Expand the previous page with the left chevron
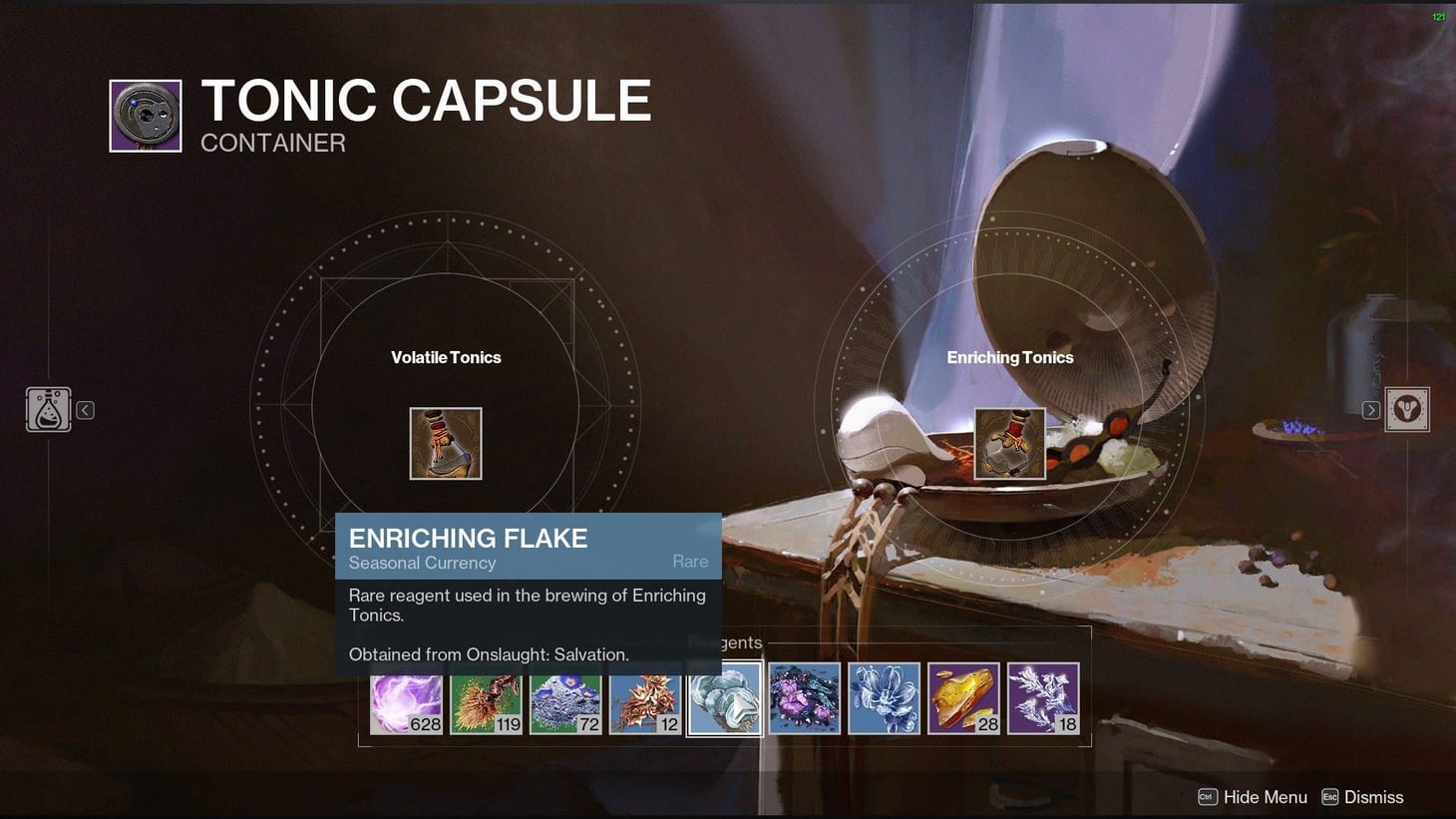1456x819 pixels. pos(85,409)
